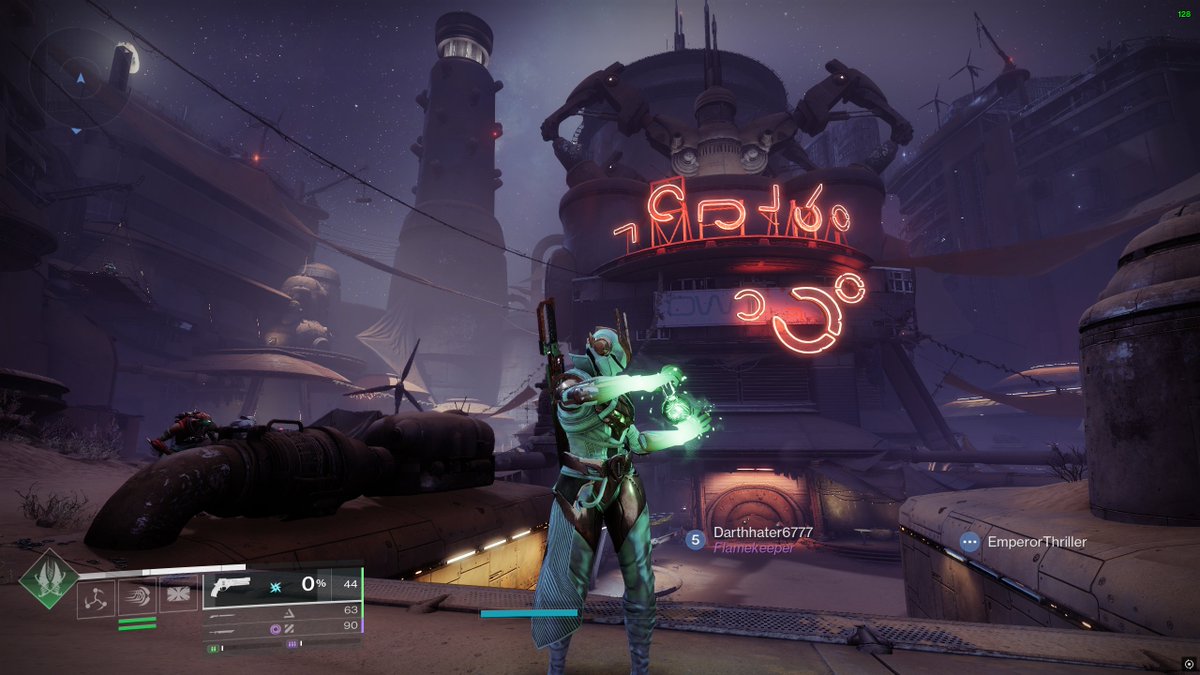The height and width of the screenshot is (675, 1200).
Task: Click the circular radar in the corner
Action: click(x=78, y=79)
